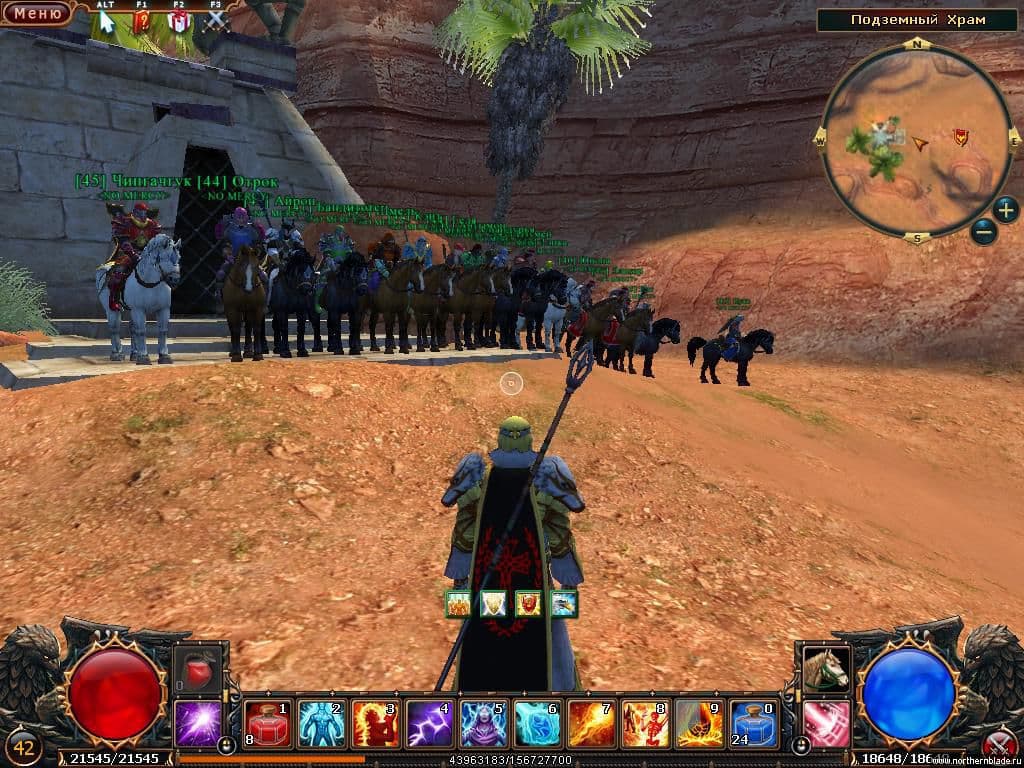Zoom in the minimap with the plus button
1024x768 pixels.
(1006, 210)
